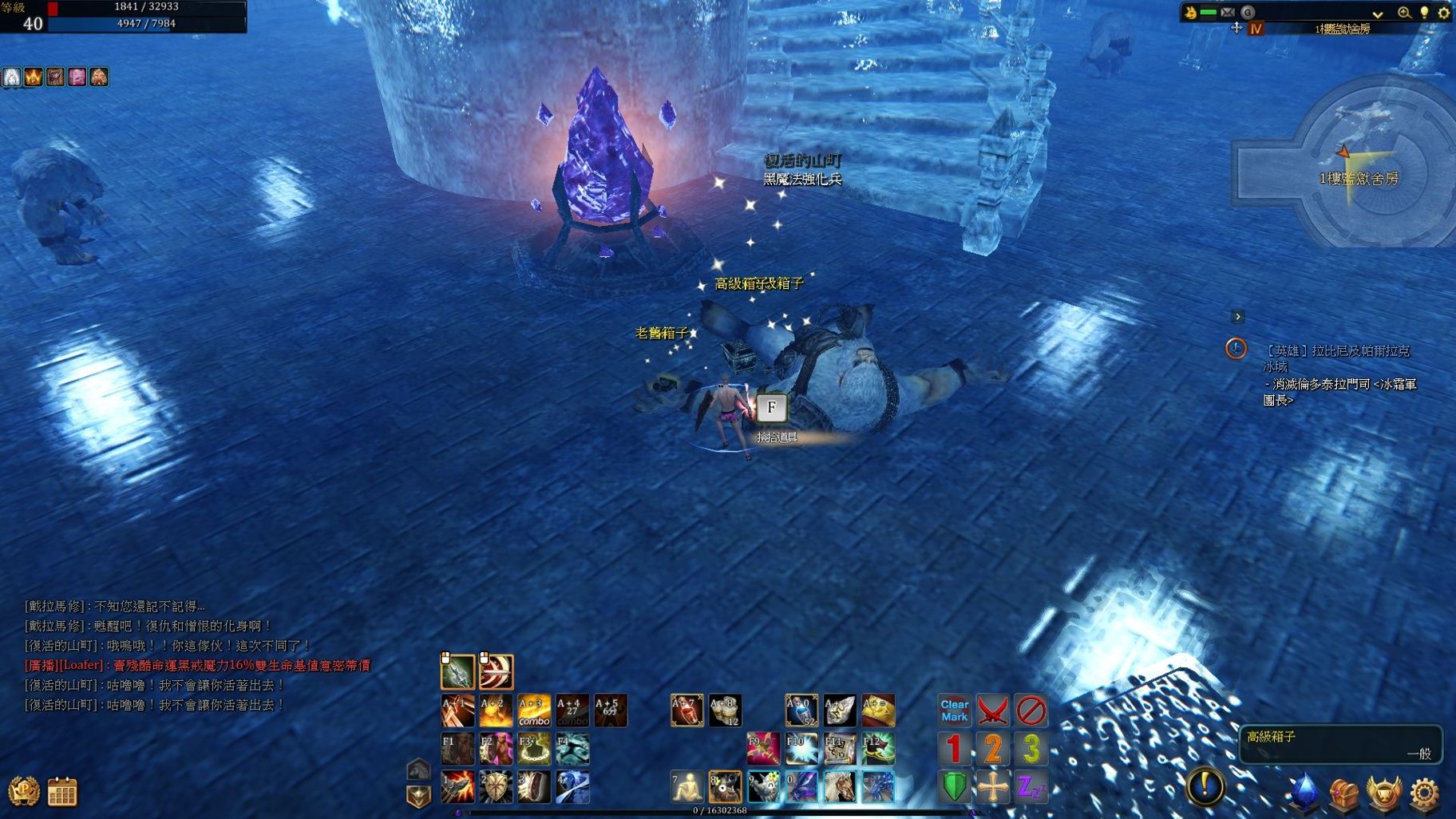The height and width of the screenshot is (819, 1456).
Task: Activate the red crossed swords marker
Action: click(x=992, y=710)
